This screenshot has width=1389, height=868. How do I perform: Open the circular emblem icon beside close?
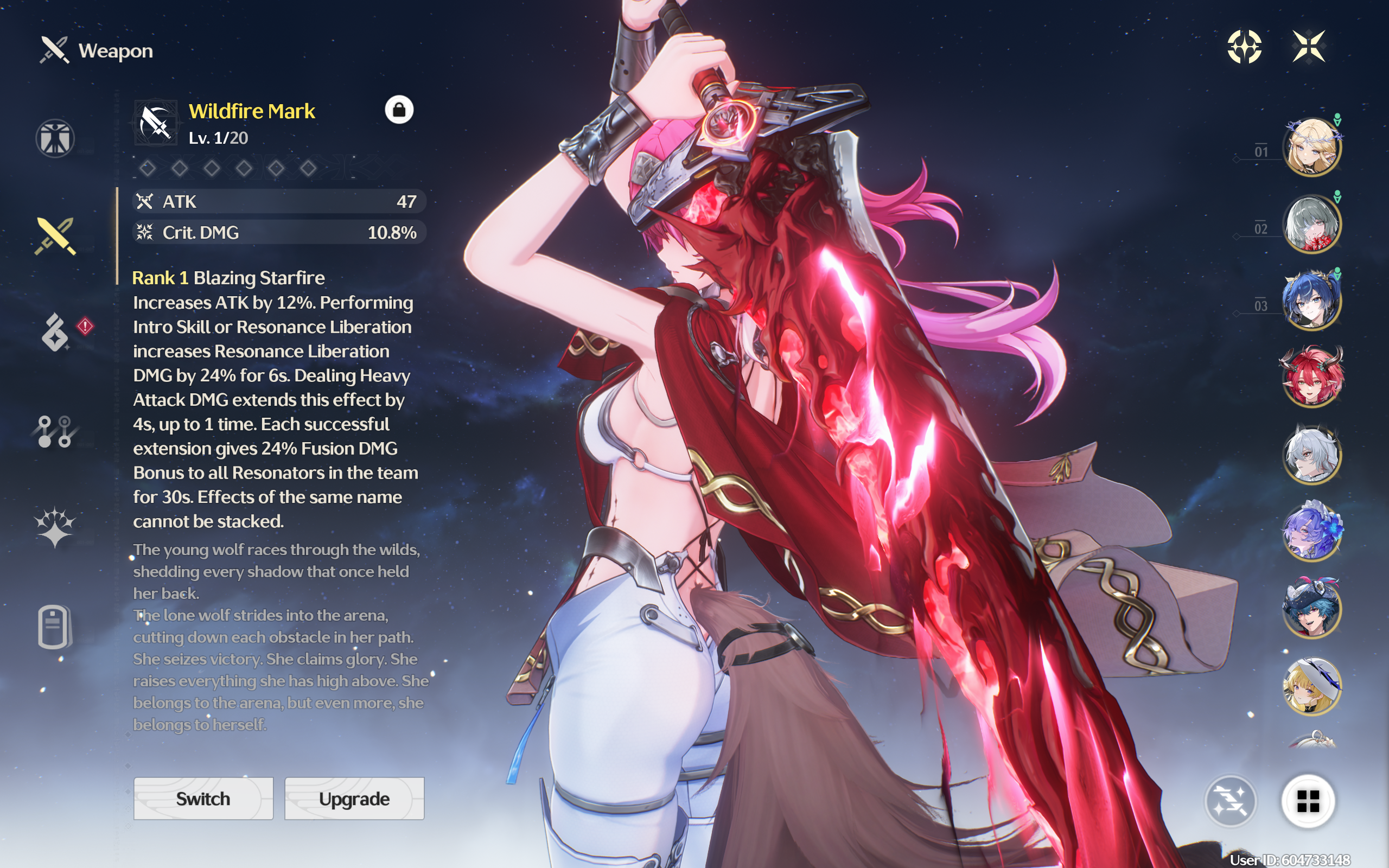[1244, 47]
